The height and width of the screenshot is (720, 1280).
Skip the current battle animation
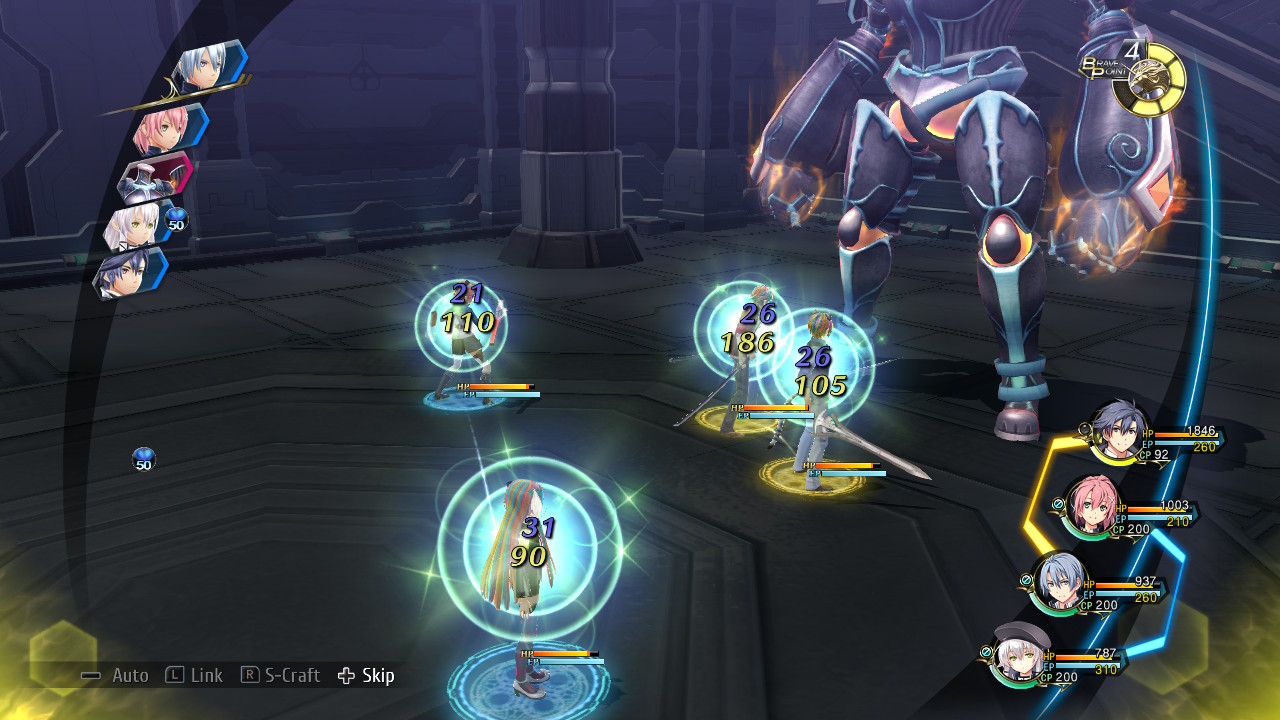tap(366, 676)
